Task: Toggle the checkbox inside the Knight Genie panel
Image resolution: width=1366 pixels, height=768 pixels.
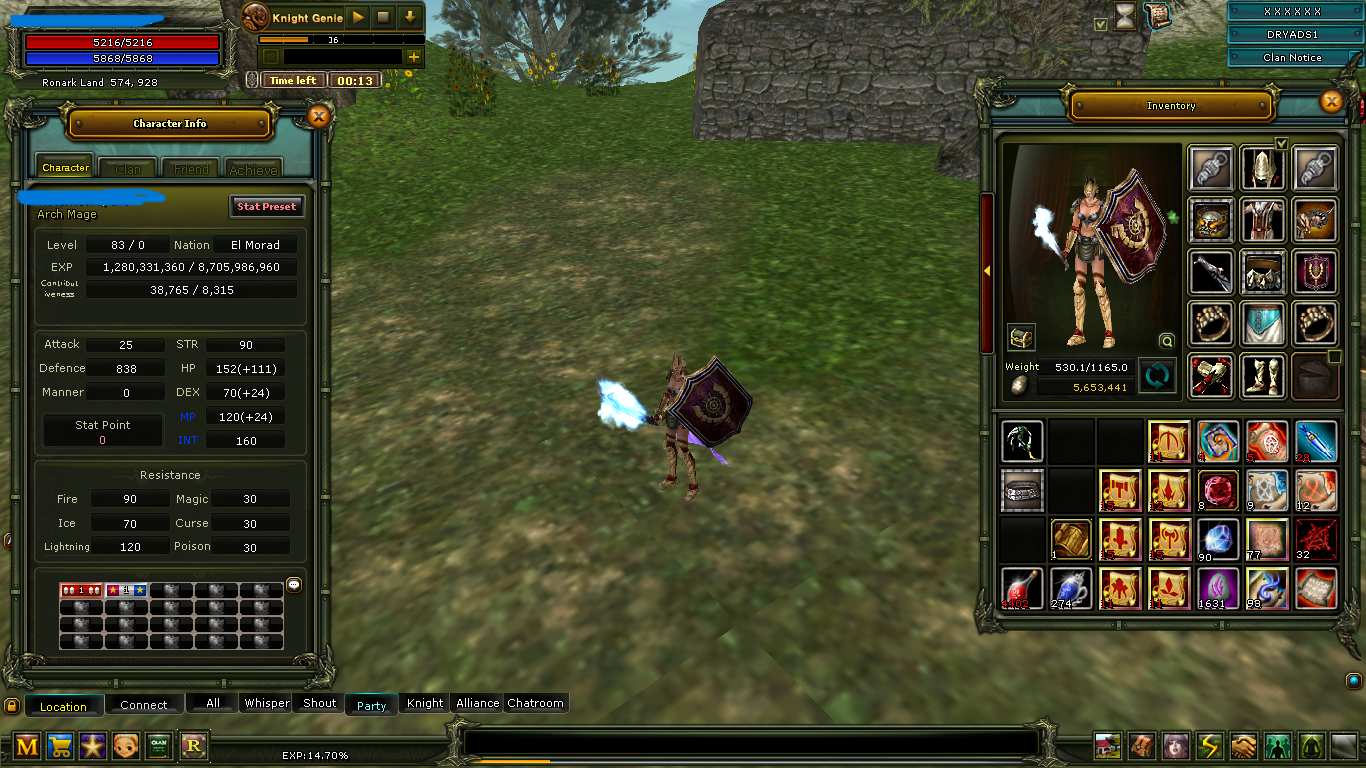Action: pos(271,56)
